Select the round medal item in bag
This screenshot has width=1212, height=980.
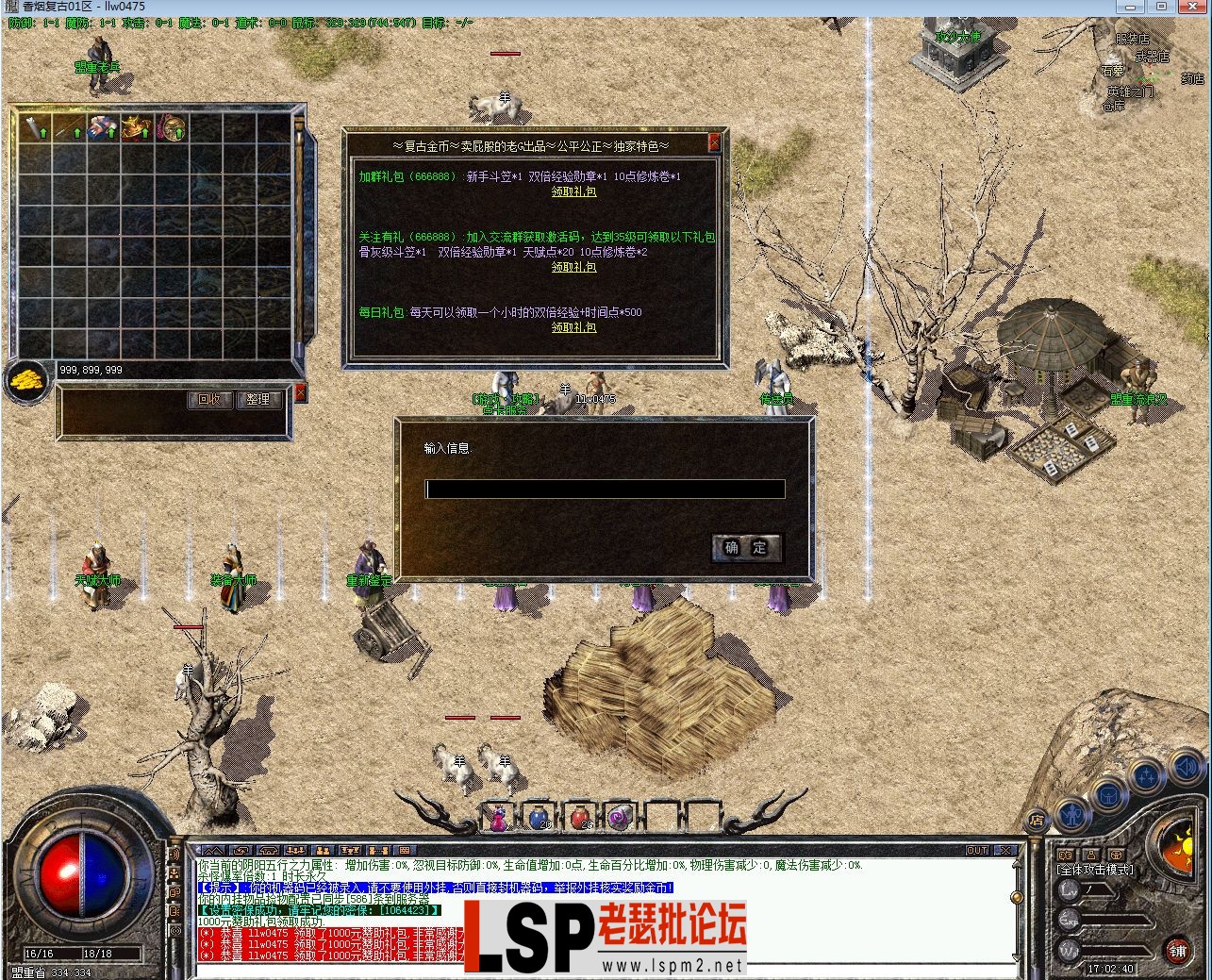172,128
